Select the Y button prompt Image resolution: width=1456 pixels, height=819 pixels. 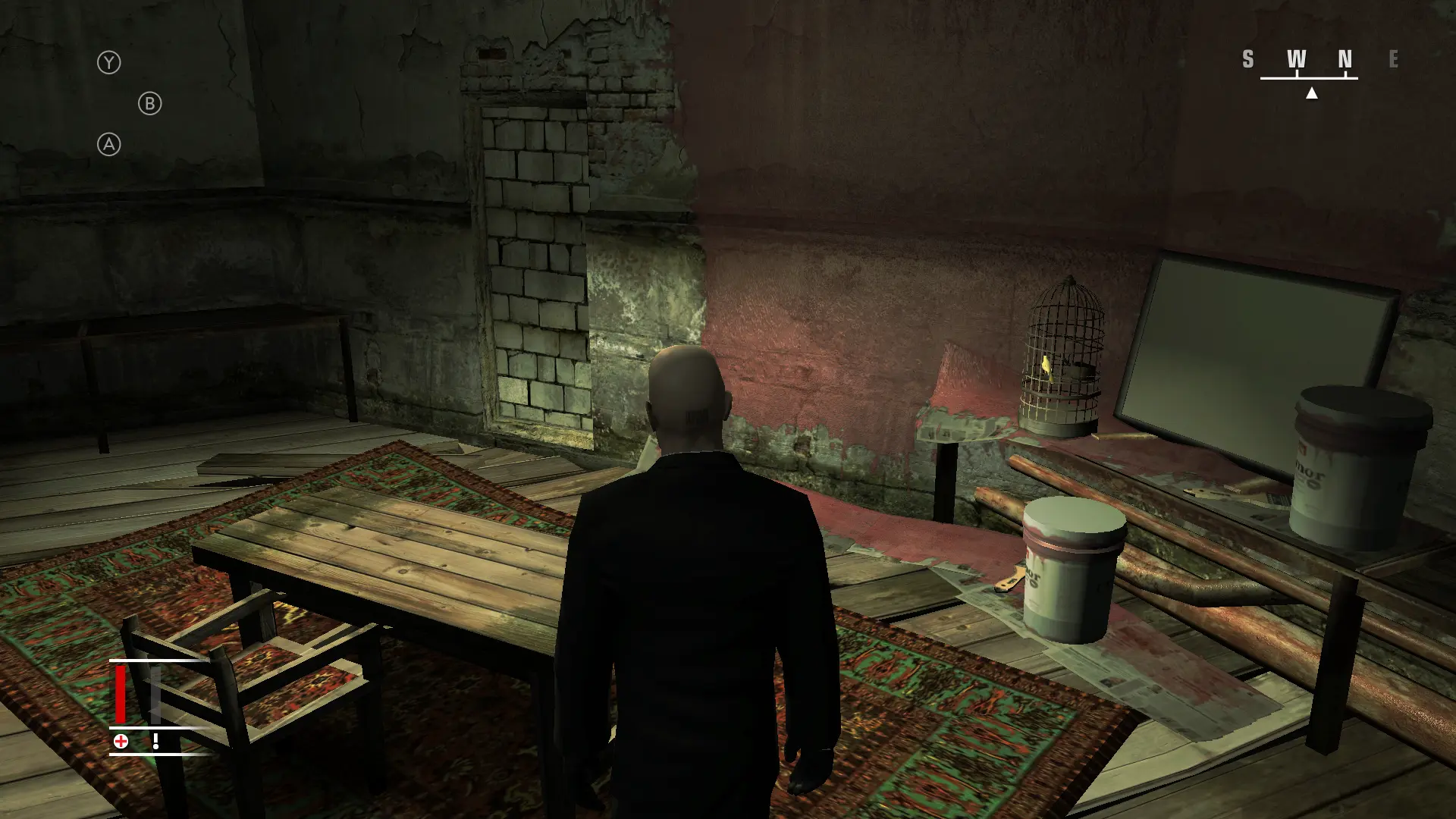tap(111, 62)
